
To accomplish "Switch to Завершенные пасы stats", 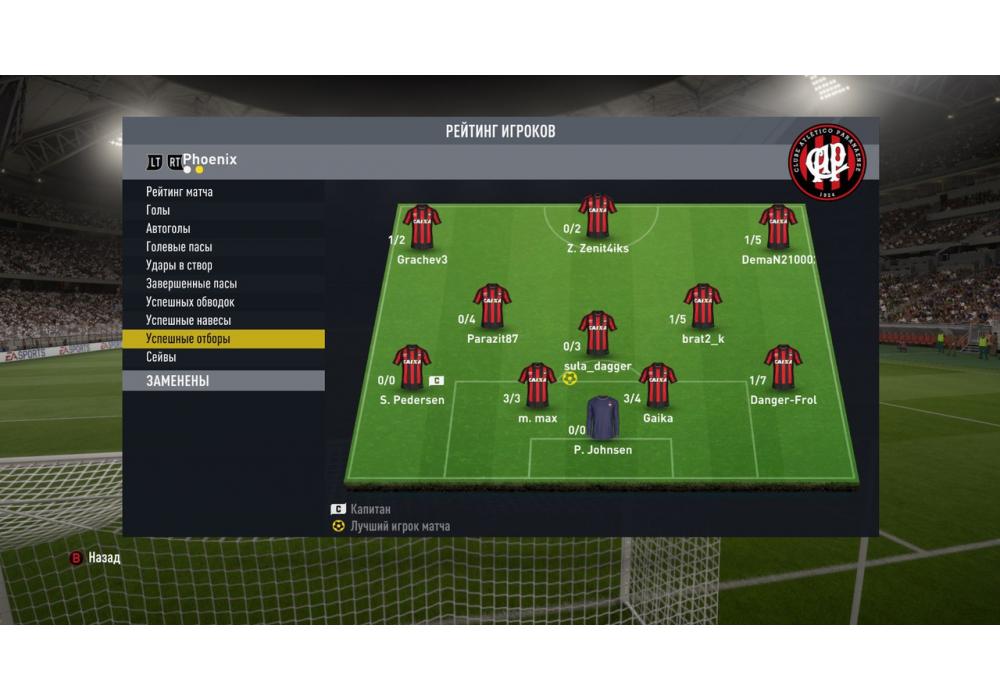I will [191, 284].
